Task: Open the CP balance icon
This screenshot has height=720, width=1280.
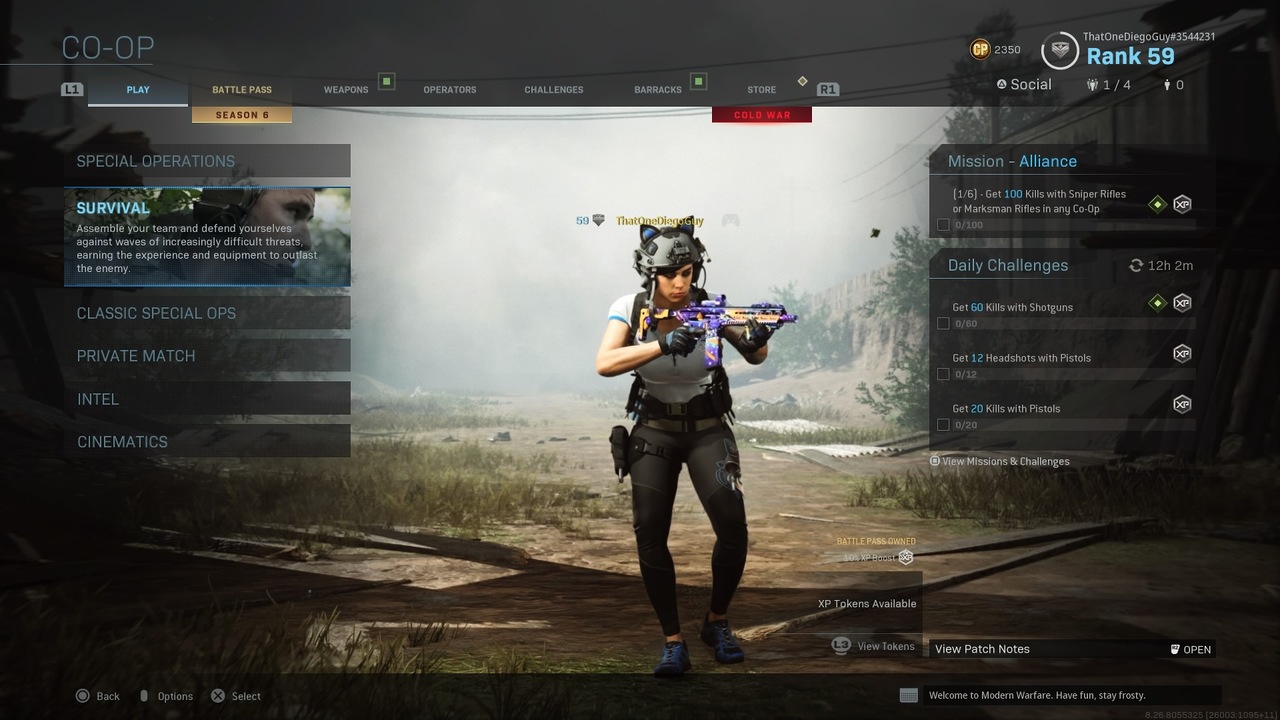Action: pyautogui.click(x=981, y=49)
